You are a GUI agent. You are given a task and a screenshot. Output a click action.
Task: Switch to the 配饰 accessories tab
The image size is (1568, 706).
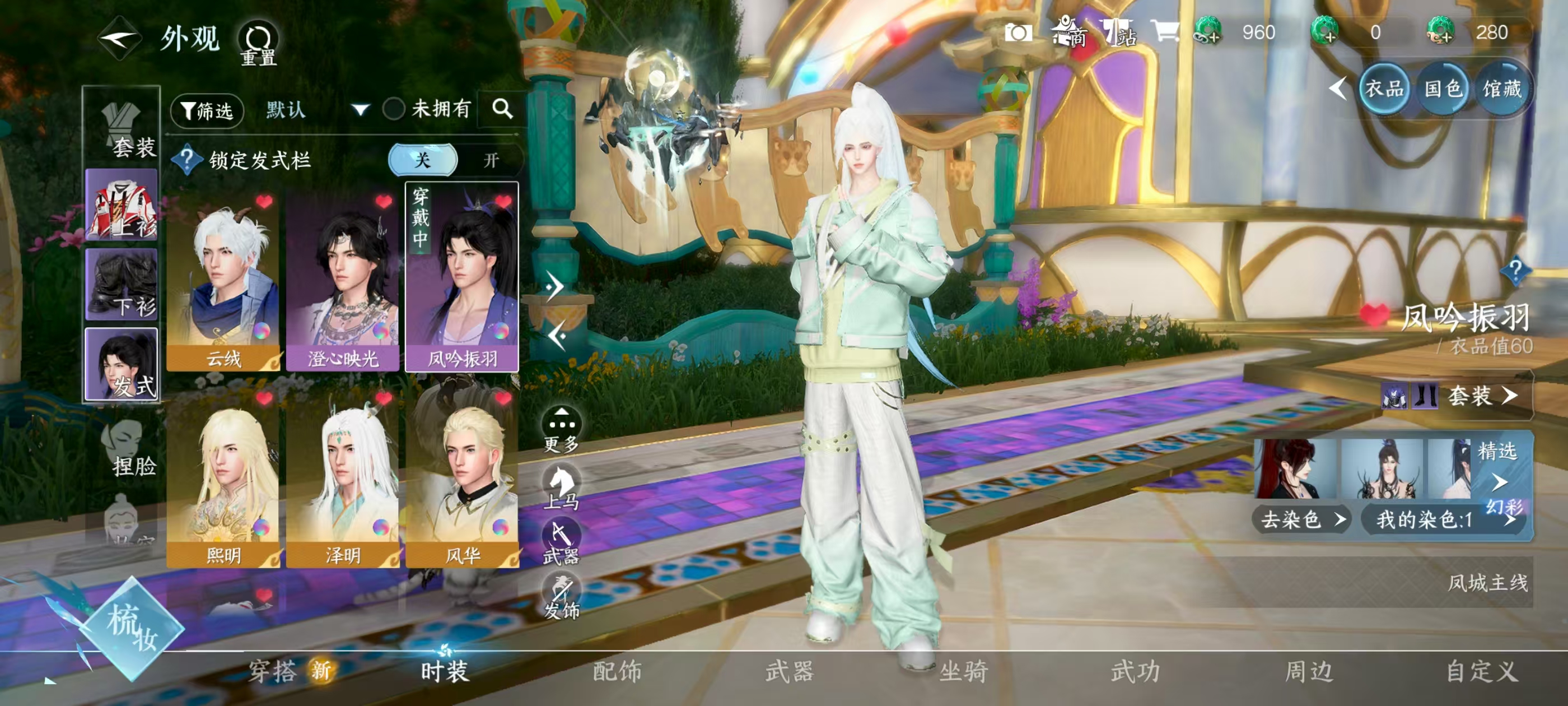617,671
